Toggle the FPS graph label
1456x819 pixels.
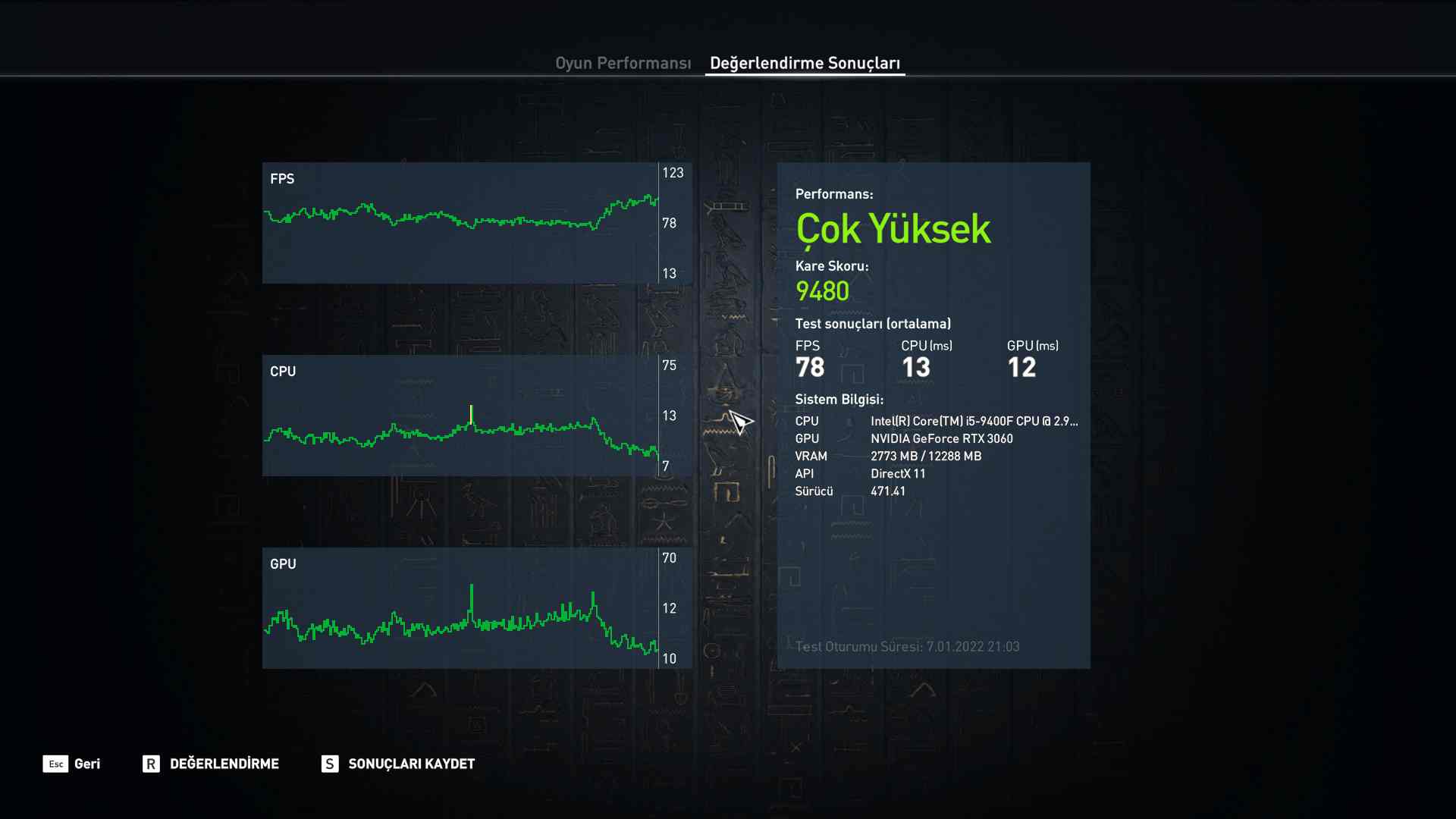[x=281, y=179]
